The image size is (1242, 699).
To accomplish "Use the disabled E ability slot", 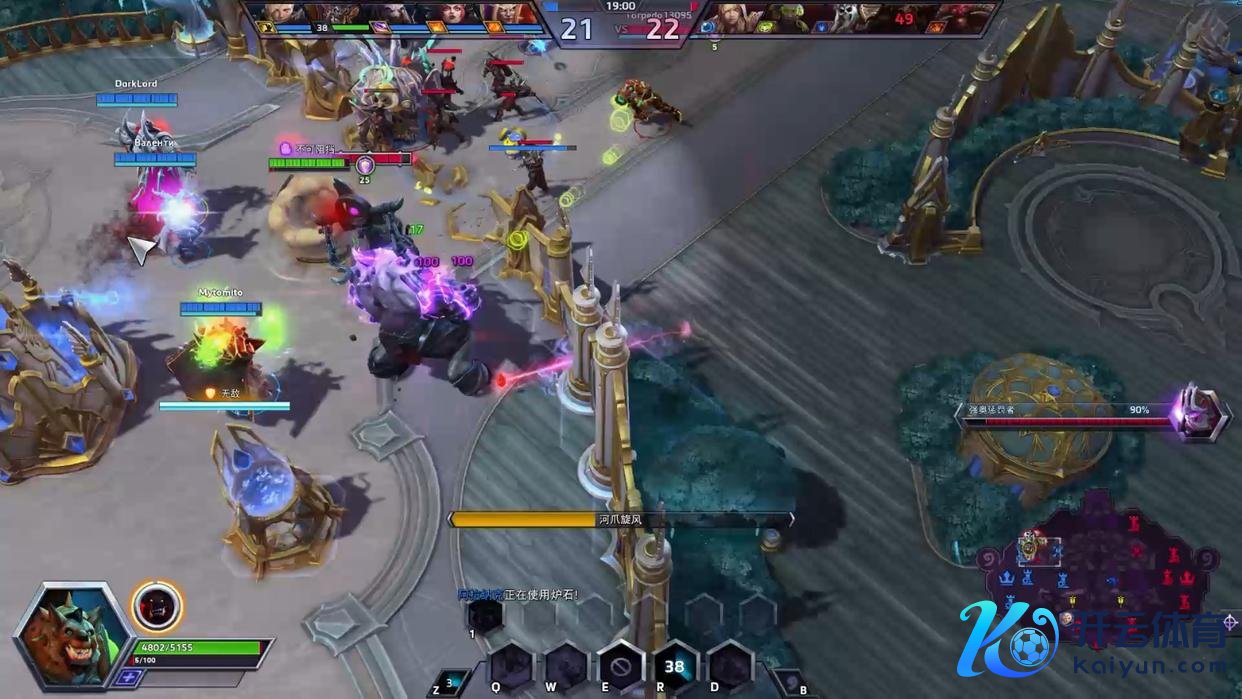I will [x=620, y=667].
